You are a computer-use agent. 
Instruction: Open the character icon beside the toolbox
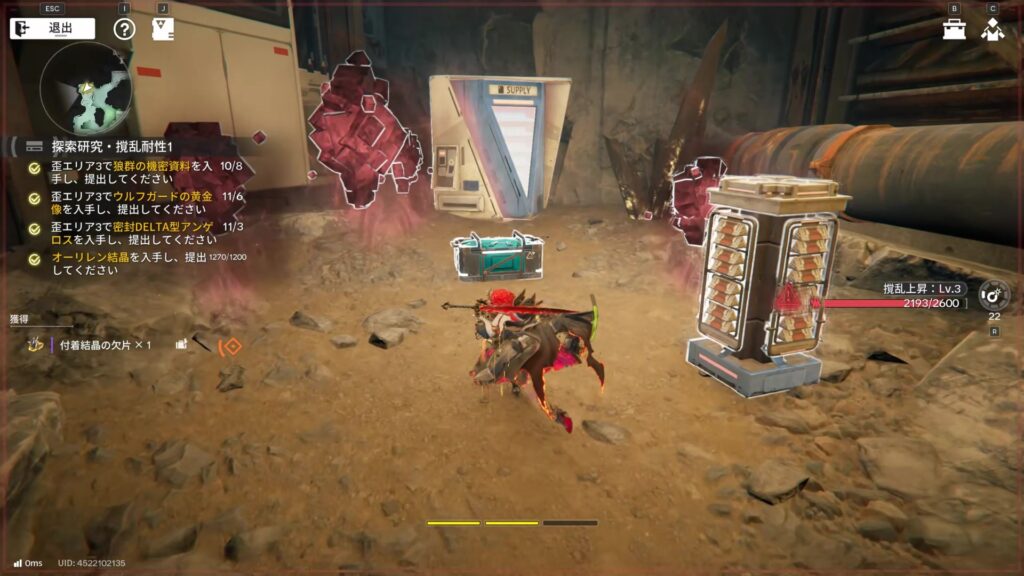[992, 29]
